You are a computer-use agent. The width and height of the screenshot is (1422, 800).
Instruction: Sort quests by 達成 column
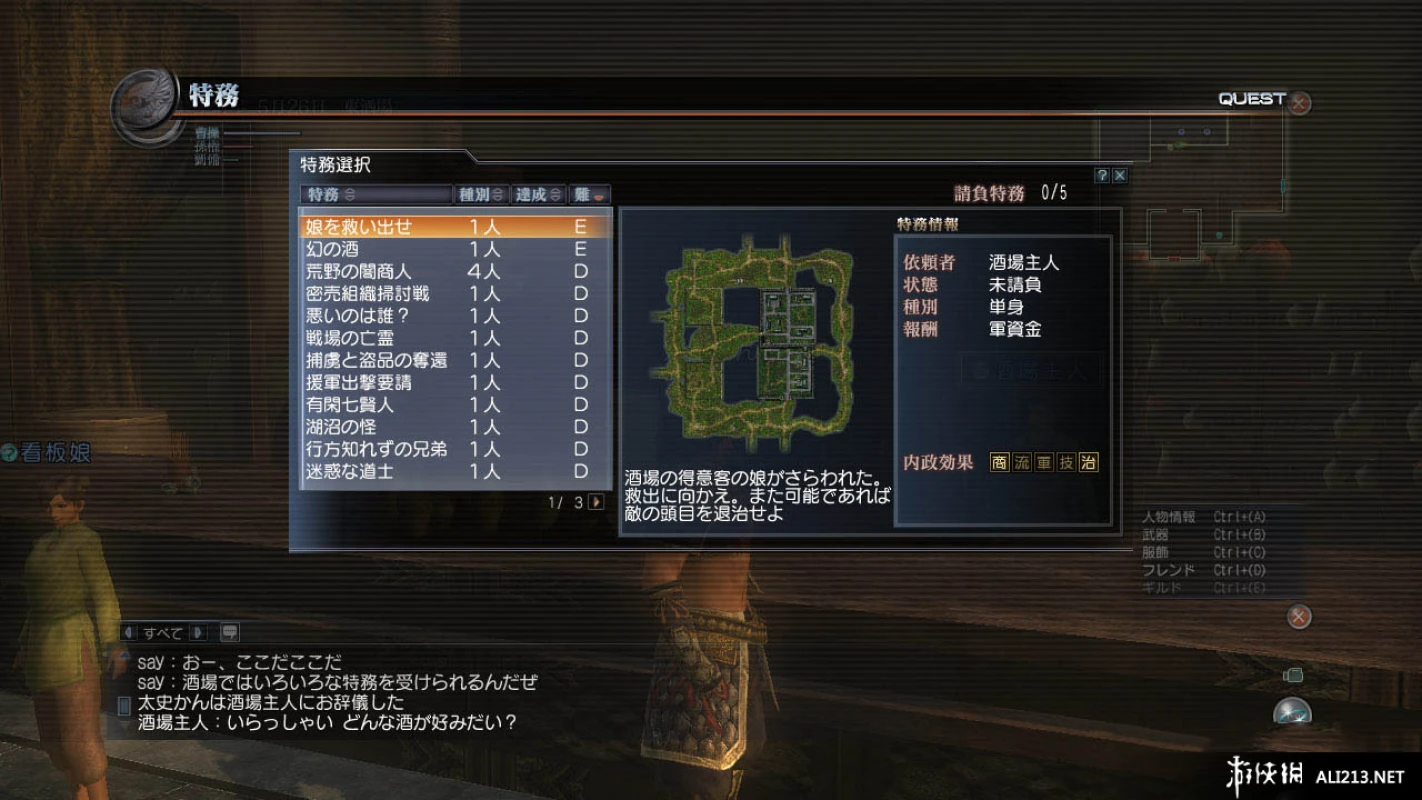(x=538, y=194)
